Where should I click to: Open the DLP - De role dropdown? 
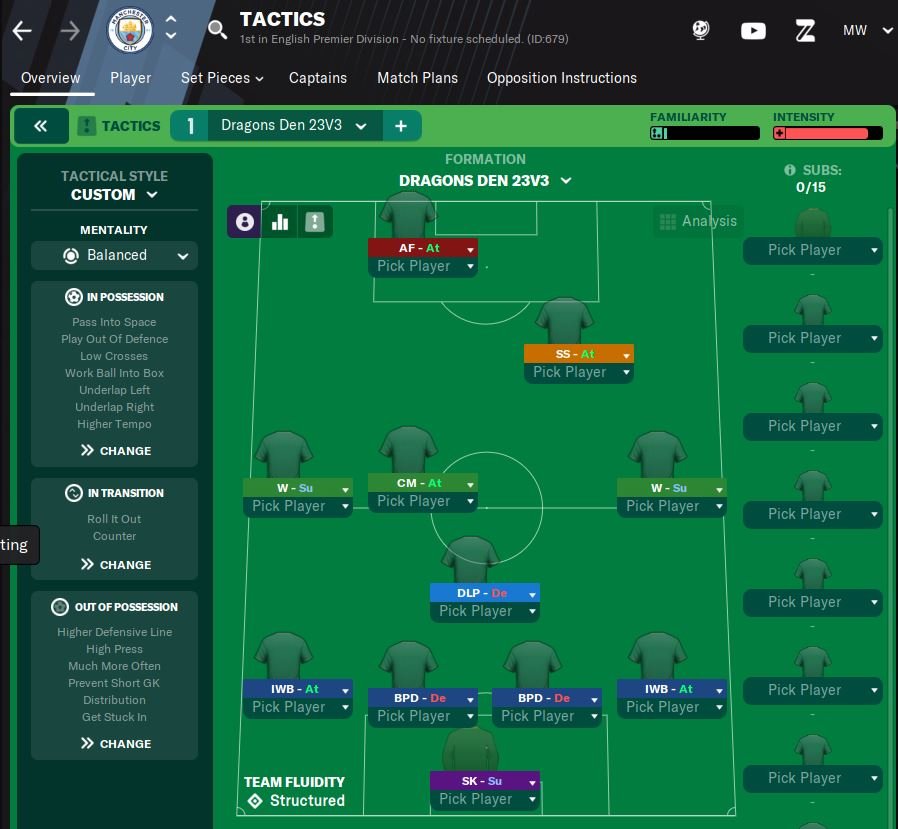532,593
